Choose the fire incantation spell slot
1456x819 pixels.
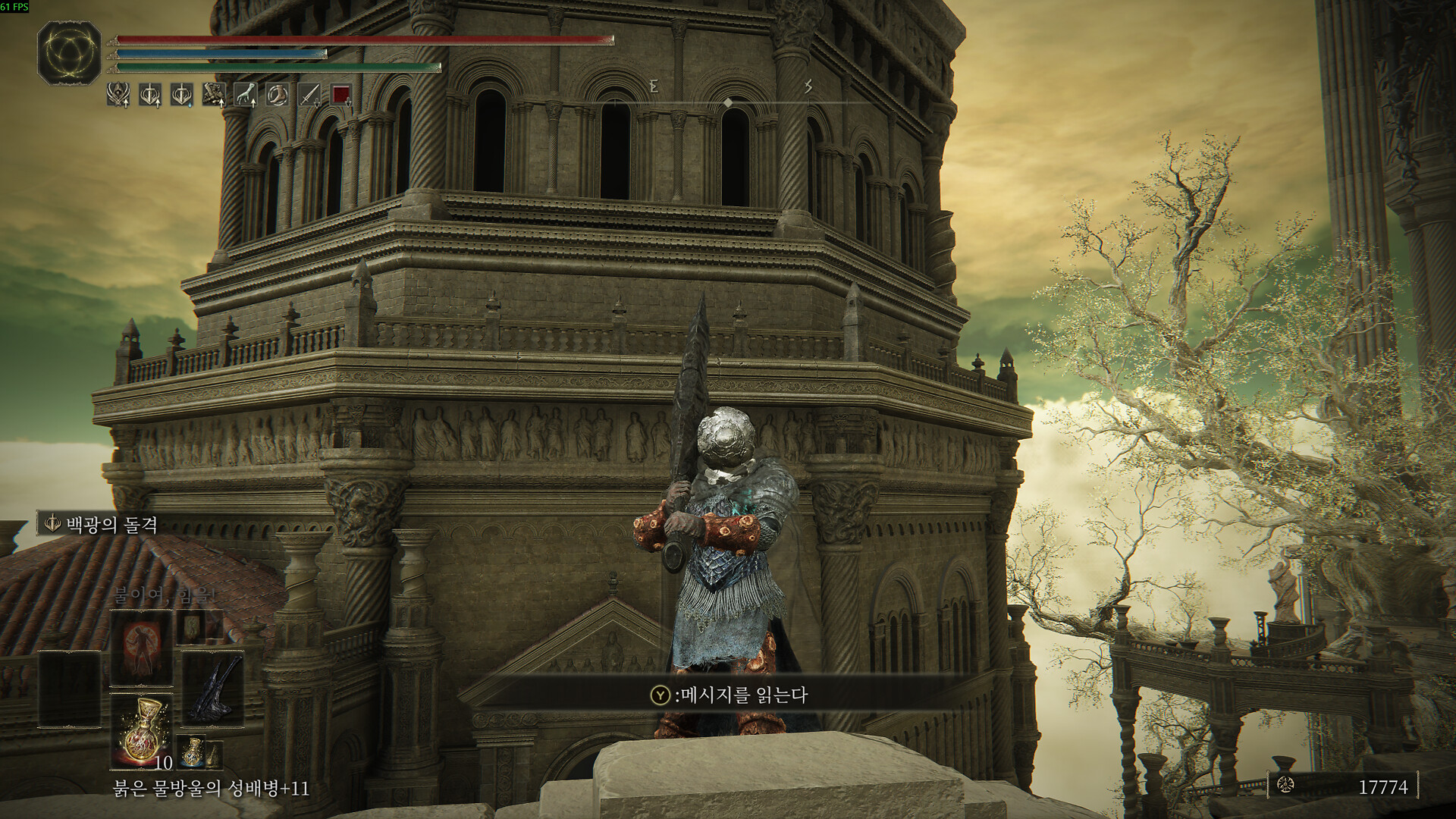[142, 649]
